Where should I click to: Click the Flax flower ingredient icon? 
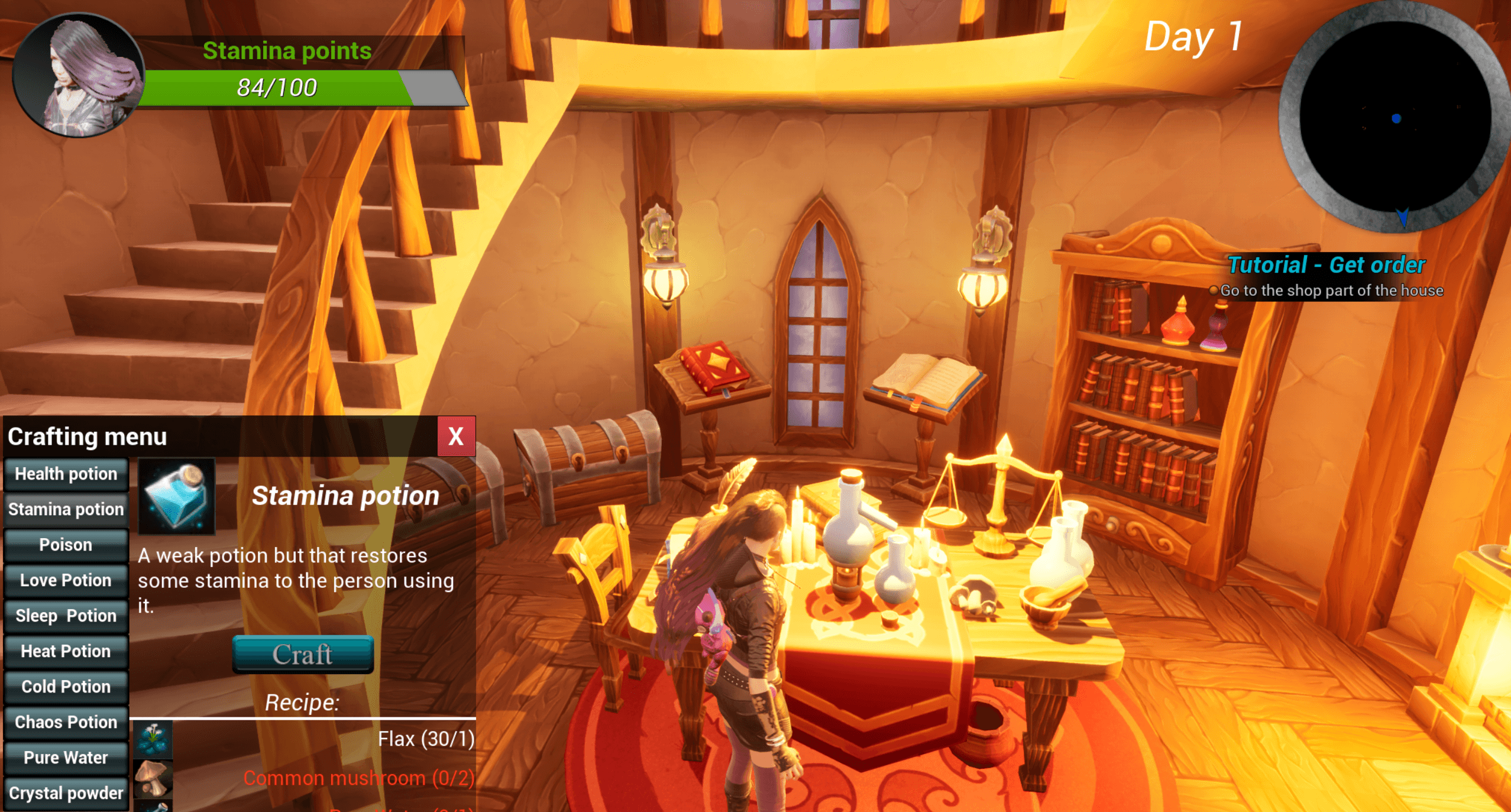point(153,738)
